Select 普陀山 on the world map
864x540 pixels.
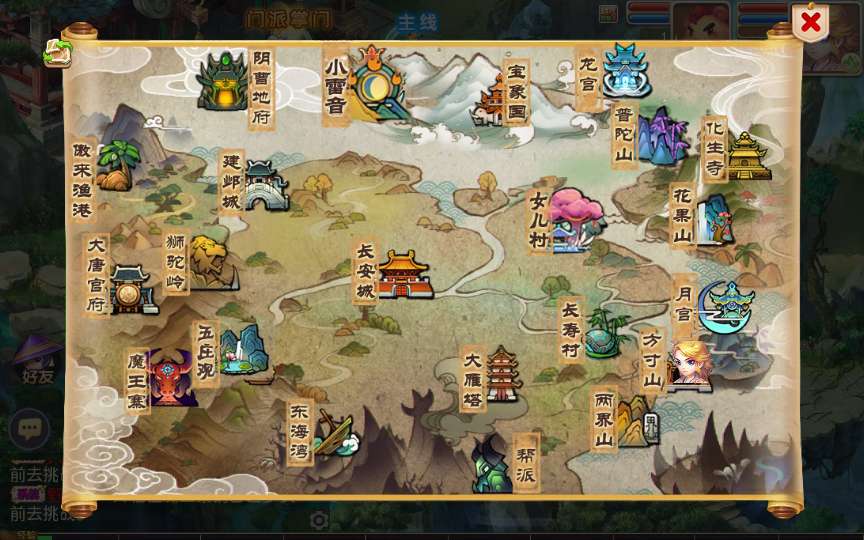click(662, 138)
